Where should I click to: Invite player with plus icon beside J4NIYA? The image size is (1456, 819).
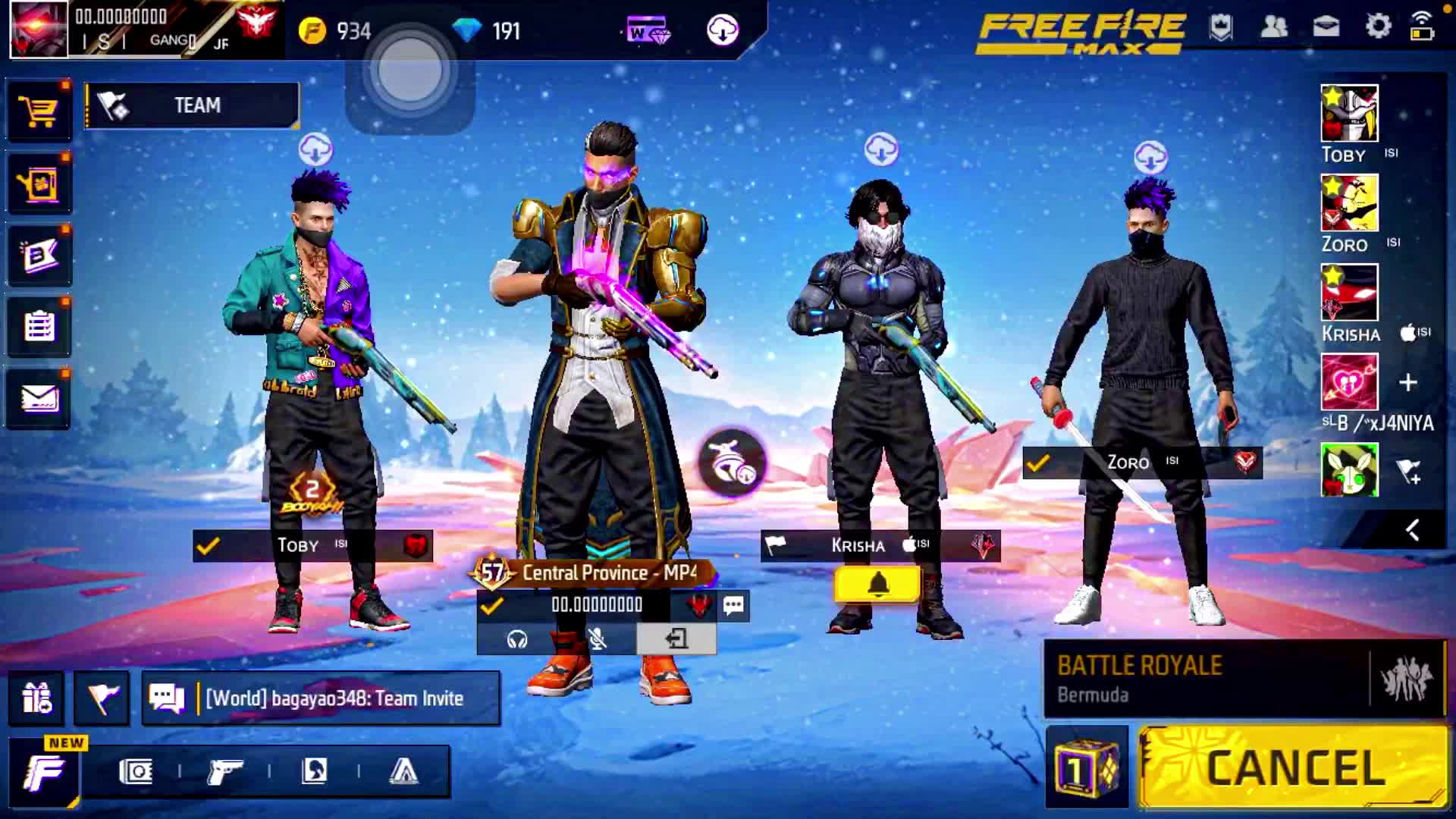click(1407, 382)
